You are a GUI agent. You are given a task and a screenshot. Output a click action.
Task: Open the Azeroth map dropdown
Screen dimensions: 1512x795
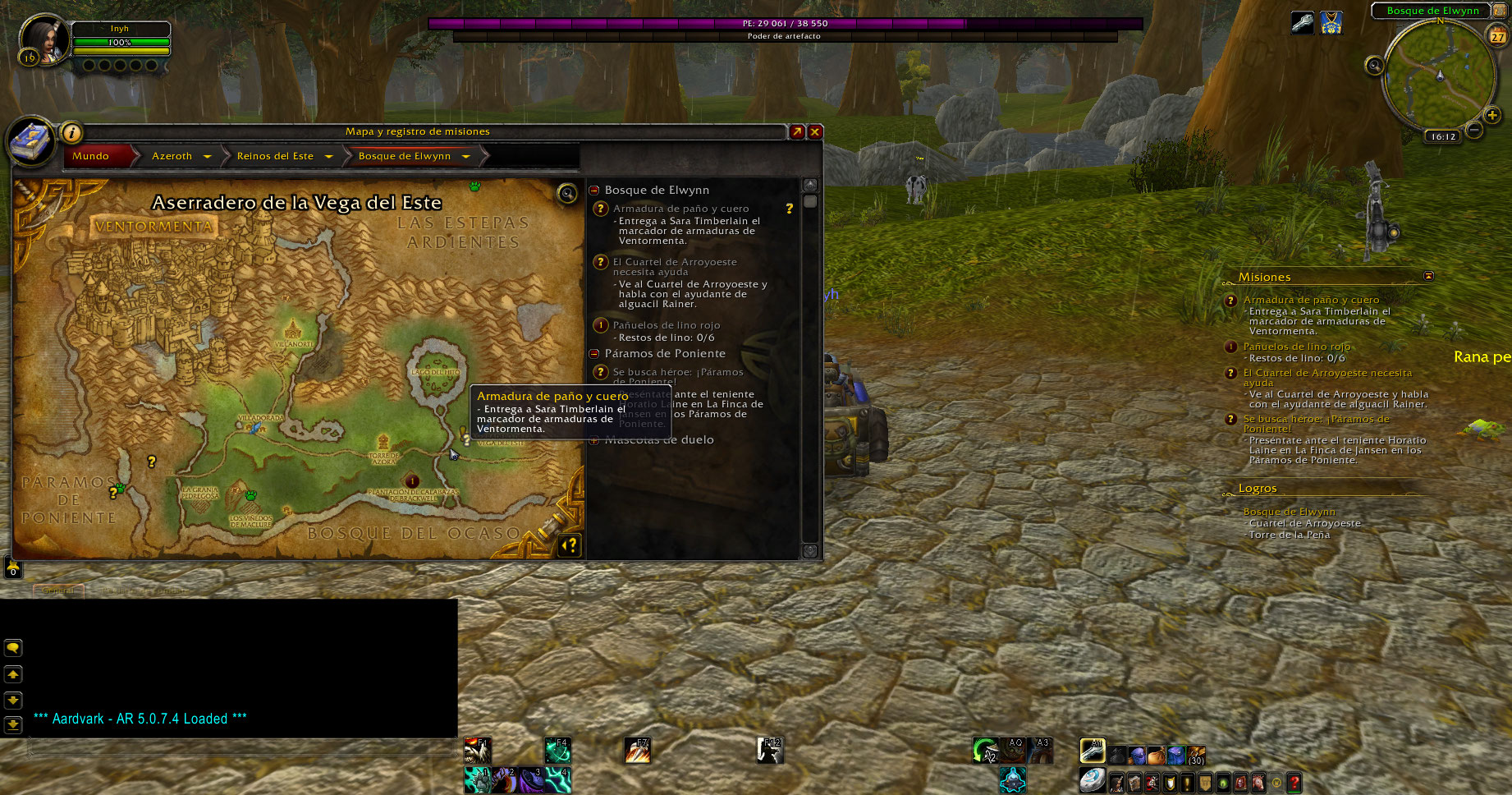pos(207,156)
